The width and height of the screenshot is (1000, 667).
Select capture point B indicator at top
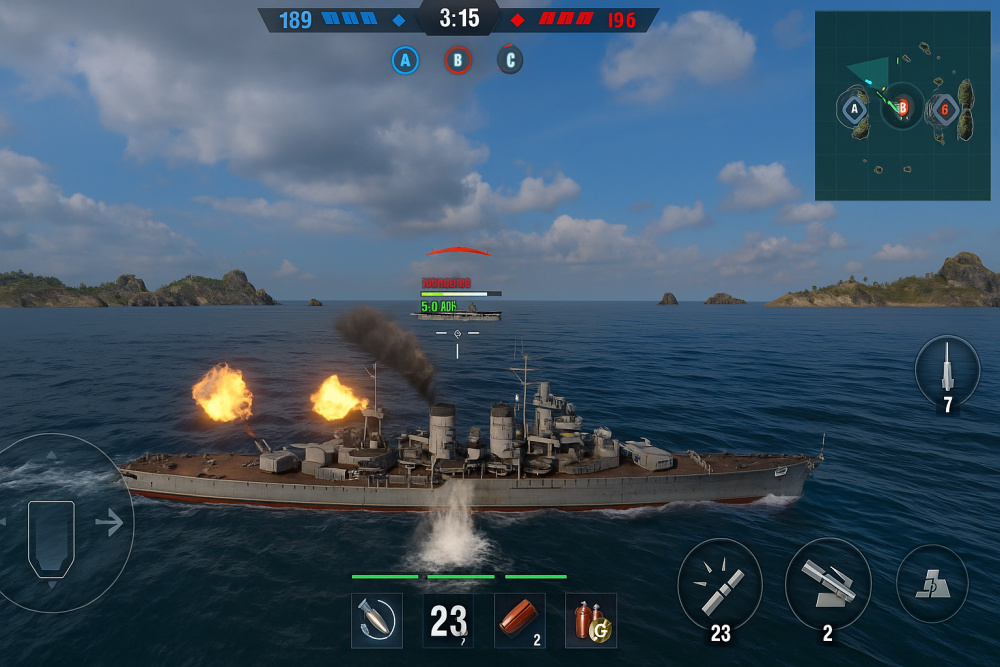pos(458,61)
